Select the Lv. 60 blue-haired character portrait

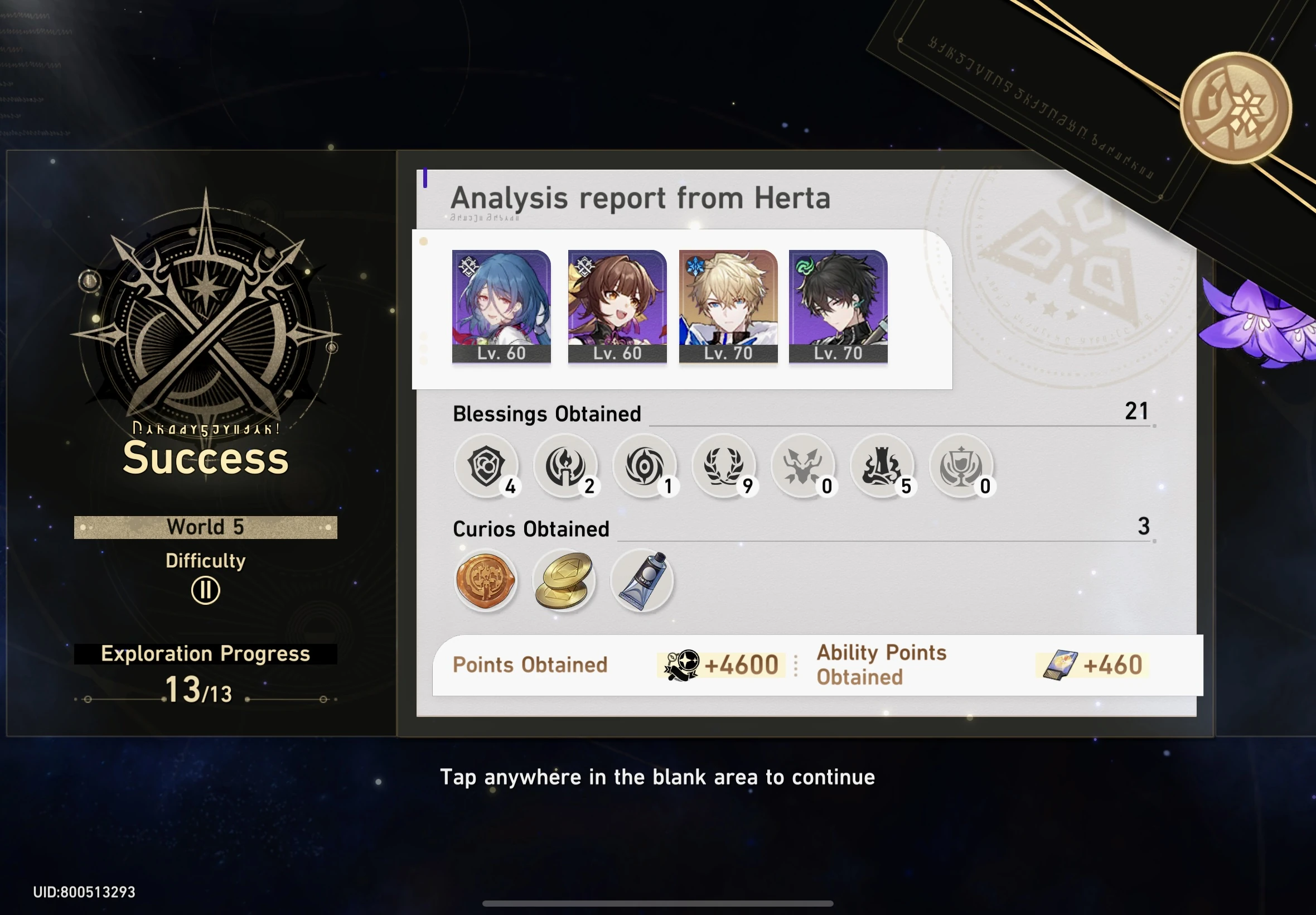pos(501,304)
